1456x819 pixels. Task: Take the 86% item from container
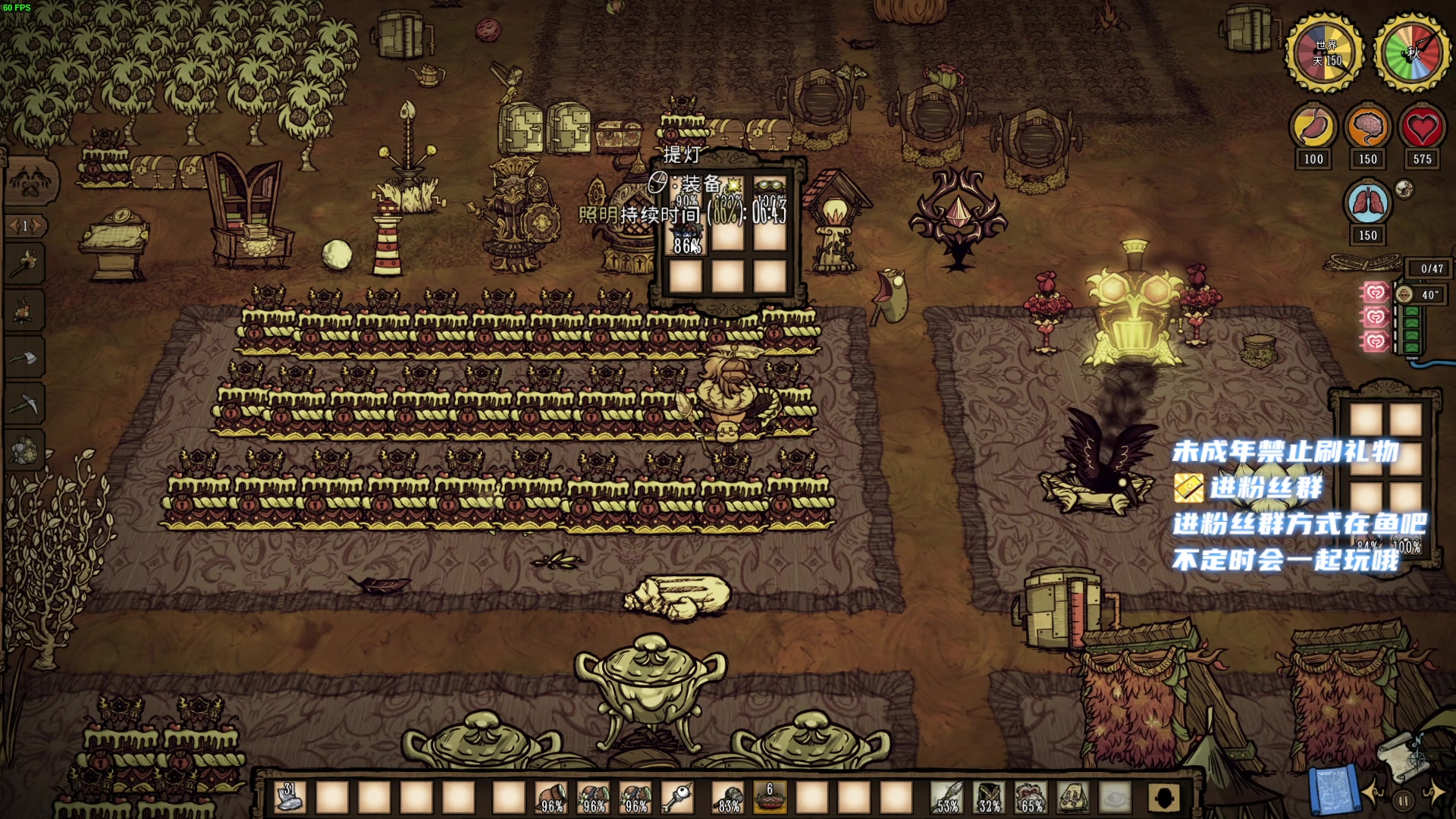[686, 237]
